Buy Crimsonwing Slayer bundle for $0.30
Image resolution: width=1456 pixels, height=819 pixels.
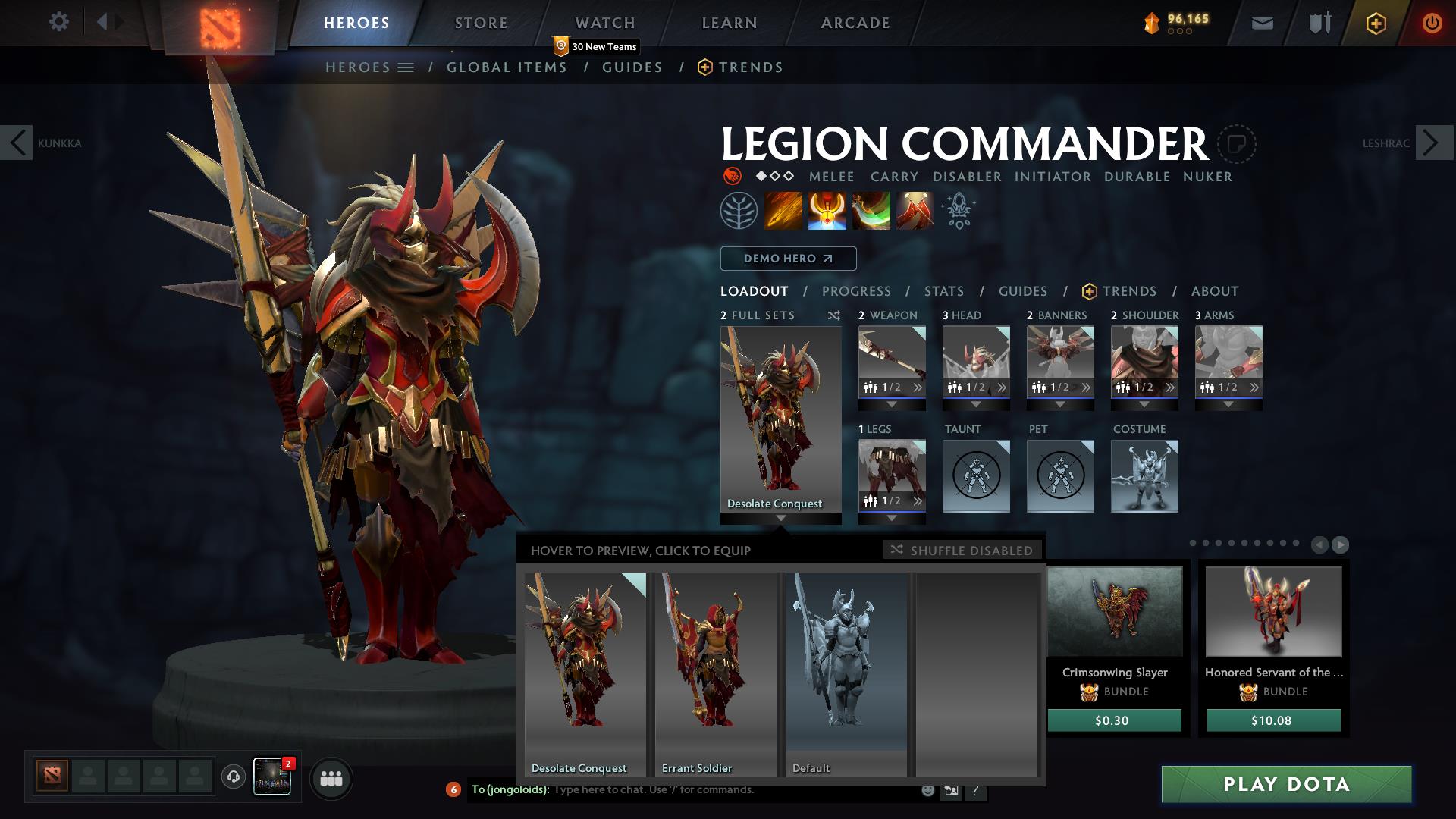pos(1114,720)
